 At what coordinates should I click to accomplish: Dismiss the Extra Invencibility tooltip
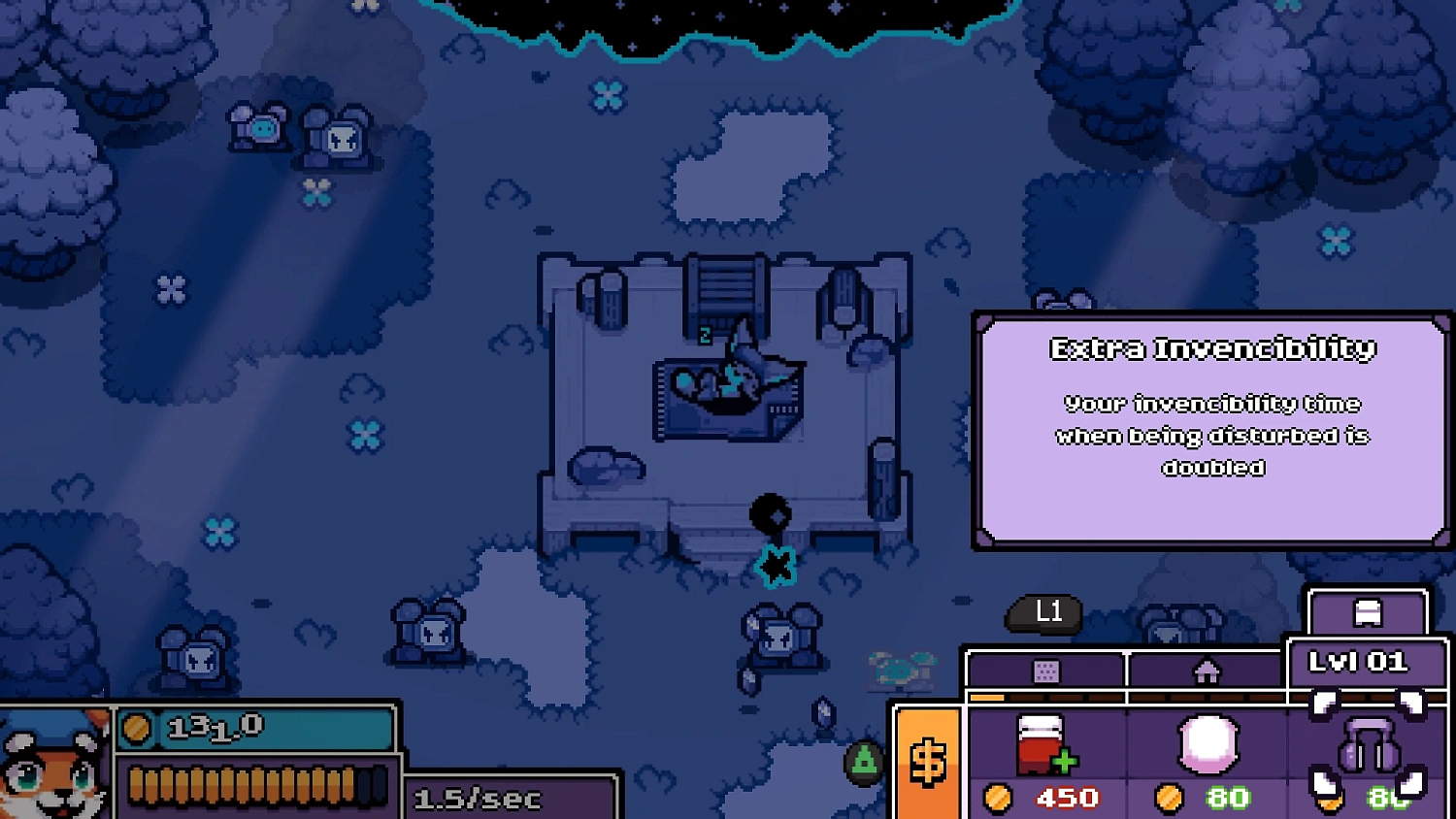tap(1209, 427)
